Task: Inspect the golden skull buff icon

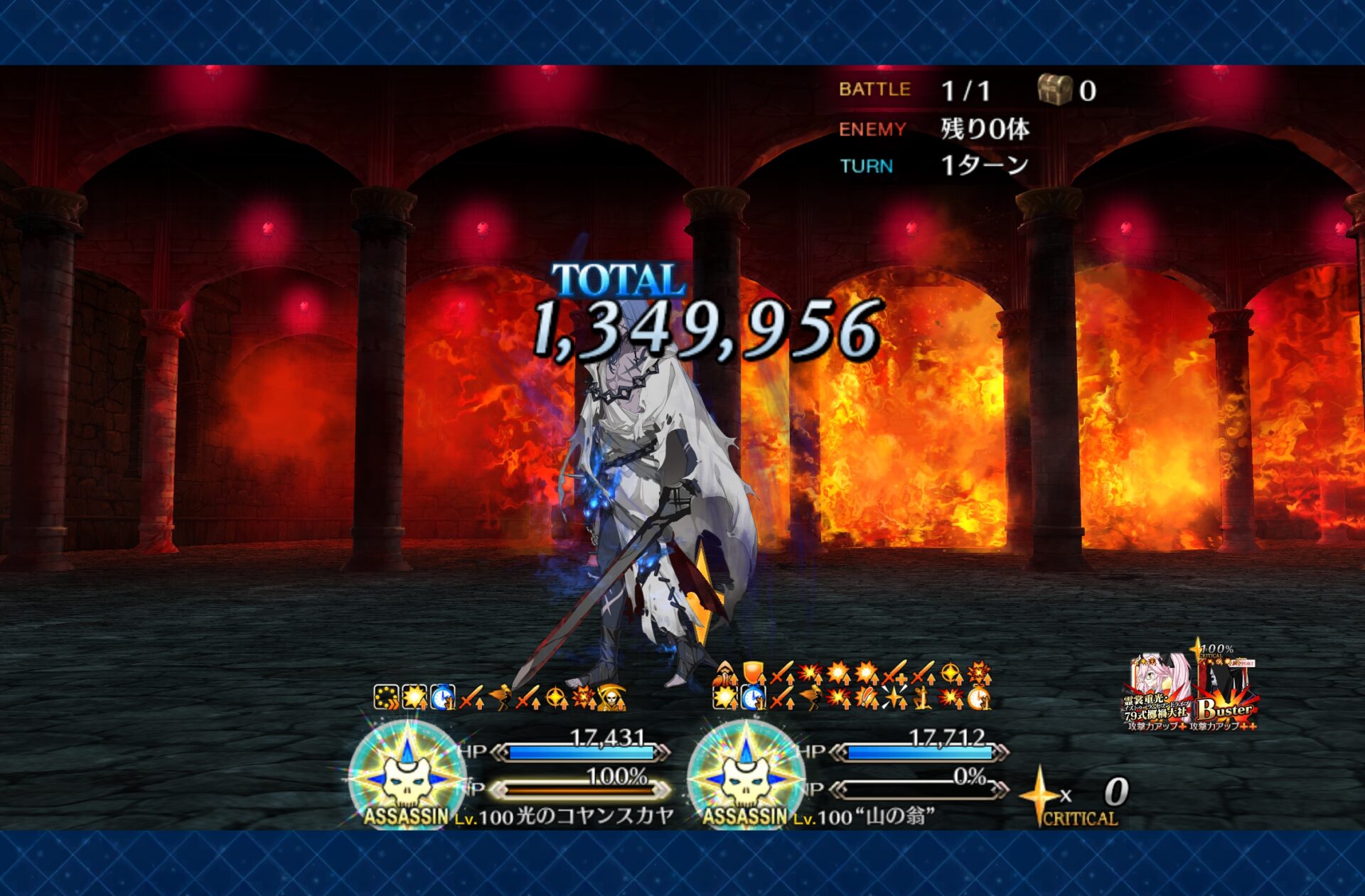Action: click(x=611, y=698)
